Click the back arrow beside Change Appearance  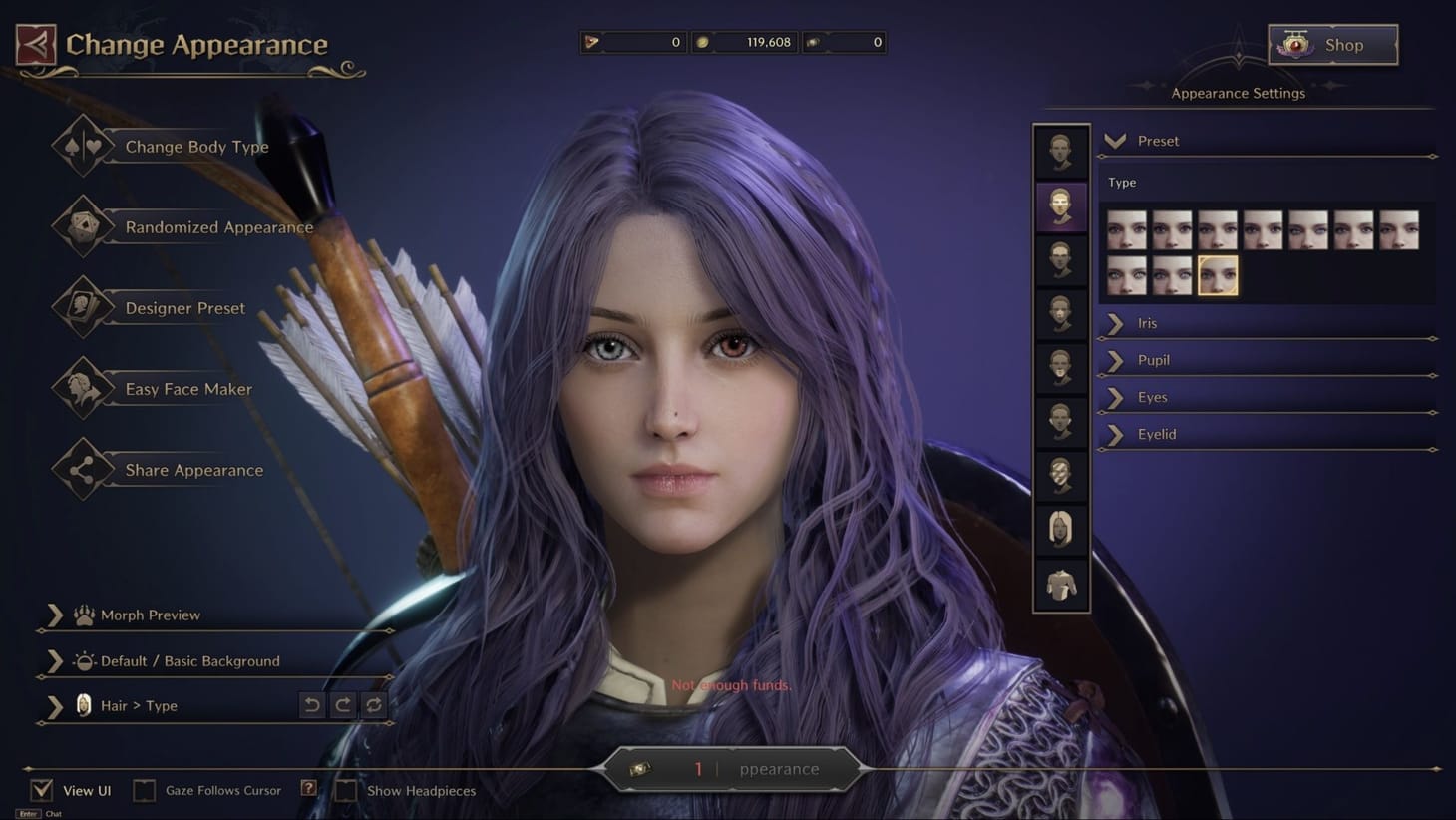(35, 46)
